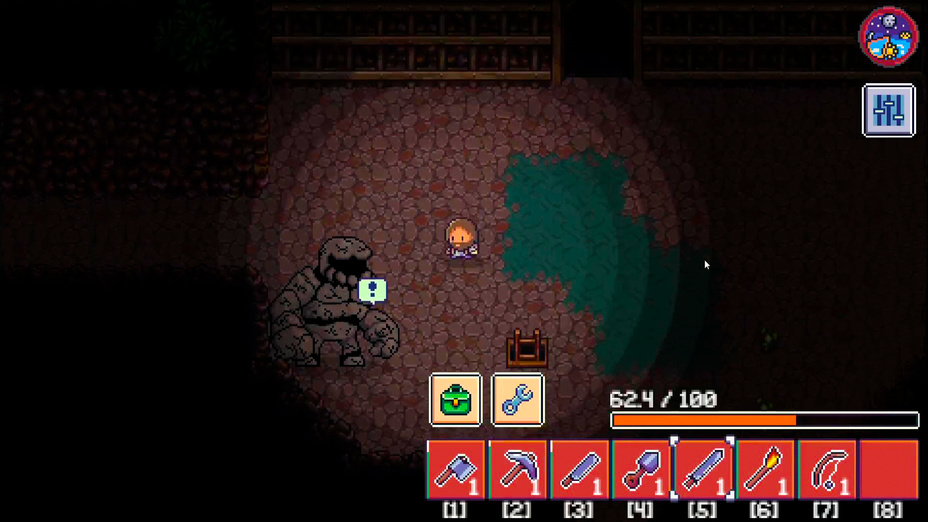Open the blue wrench crafting button

point(518,399)
